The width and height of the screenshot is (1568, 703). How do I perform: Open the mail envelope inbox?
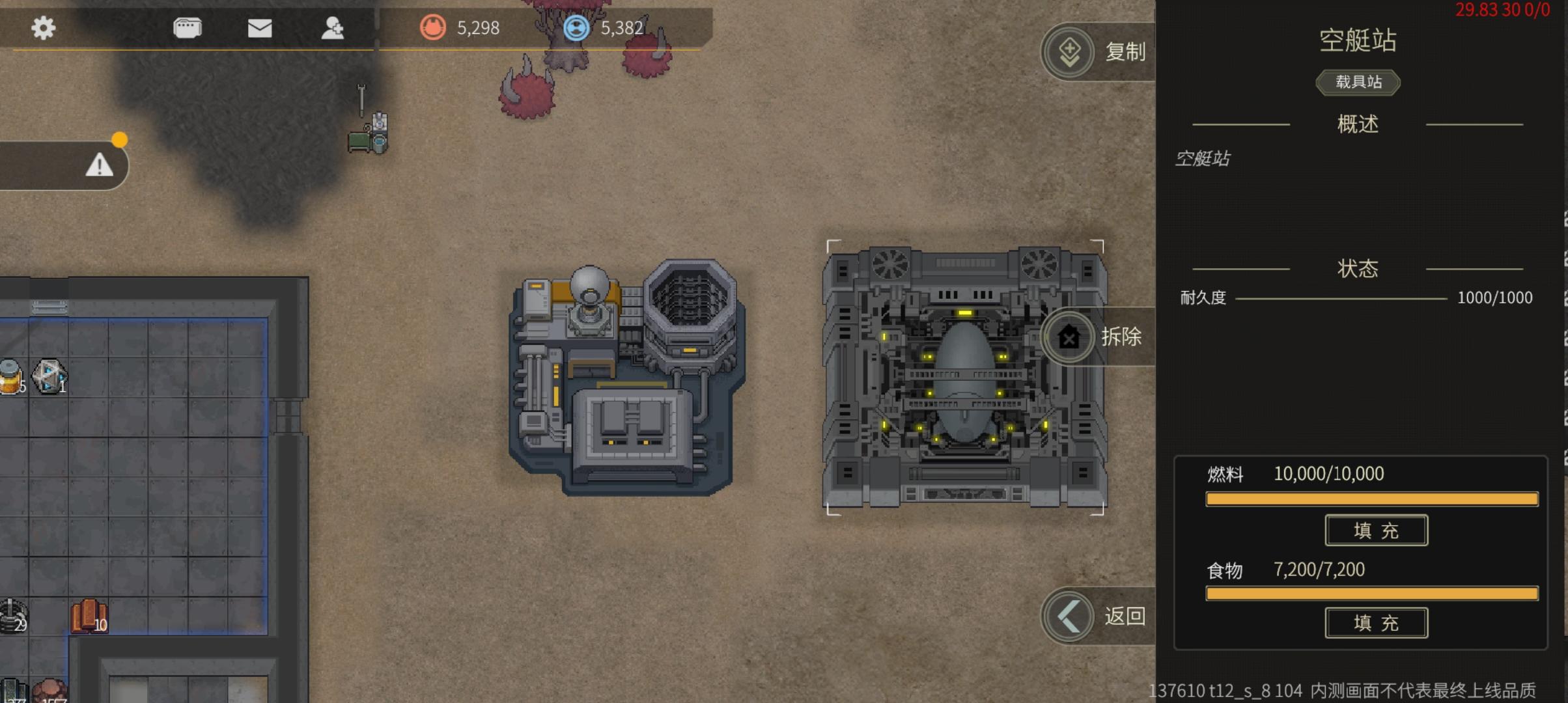click(260, 28)
